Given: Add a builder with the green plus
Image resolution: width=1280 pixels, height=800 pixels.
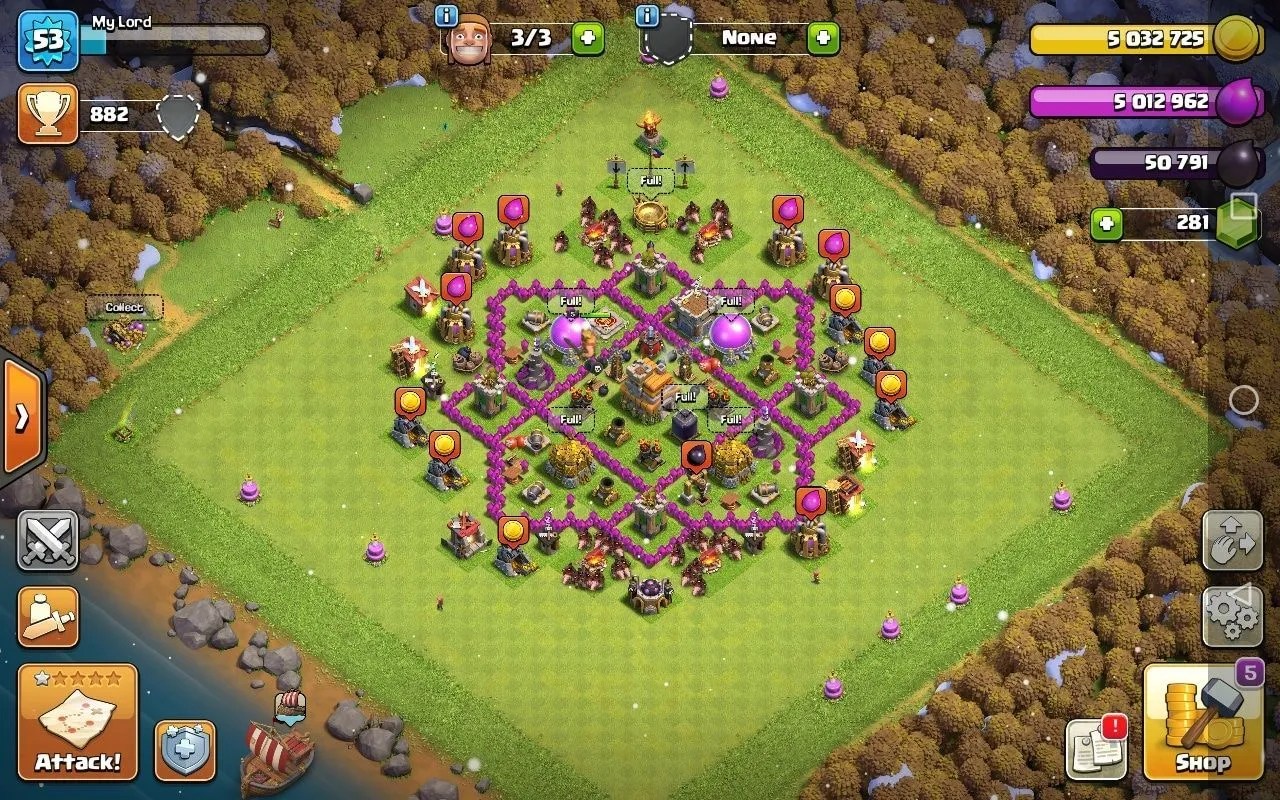Looking at the screenshot, I should pos(588,39).
